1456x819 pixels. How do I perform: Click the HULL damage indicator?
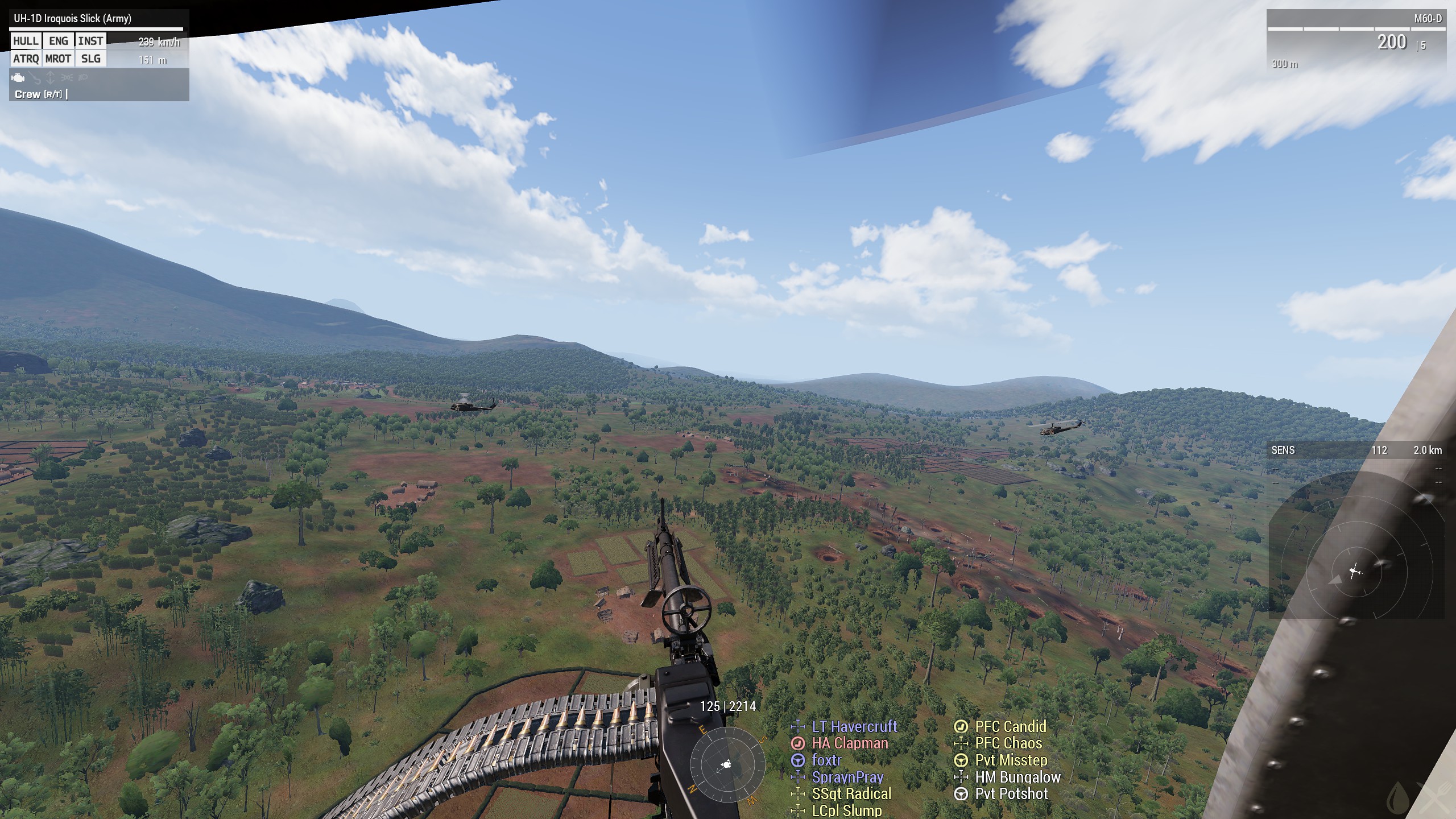pos(26,41)
